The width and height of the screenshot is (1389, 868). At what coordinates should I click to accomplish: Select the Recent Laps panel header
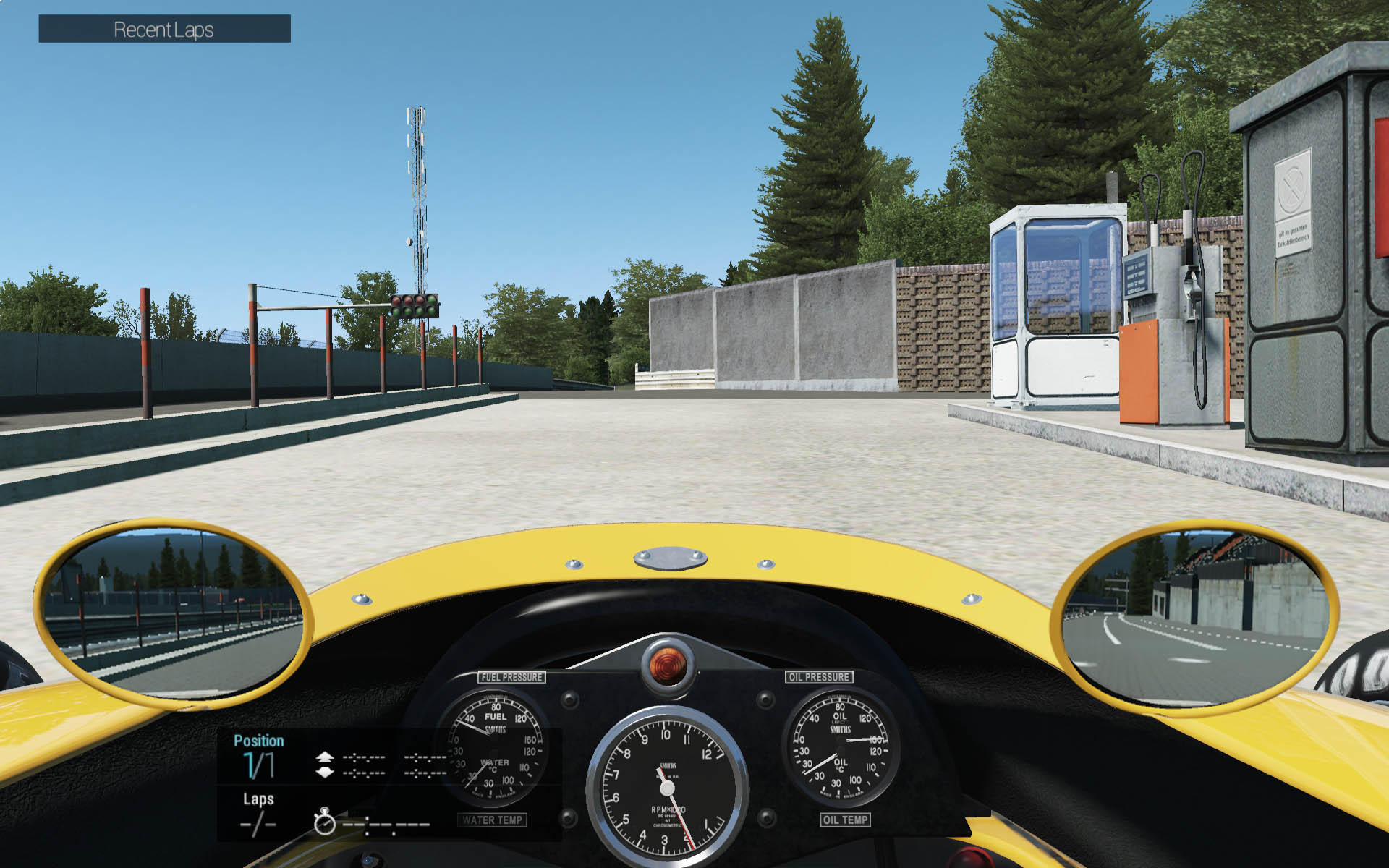pos(164,29)
